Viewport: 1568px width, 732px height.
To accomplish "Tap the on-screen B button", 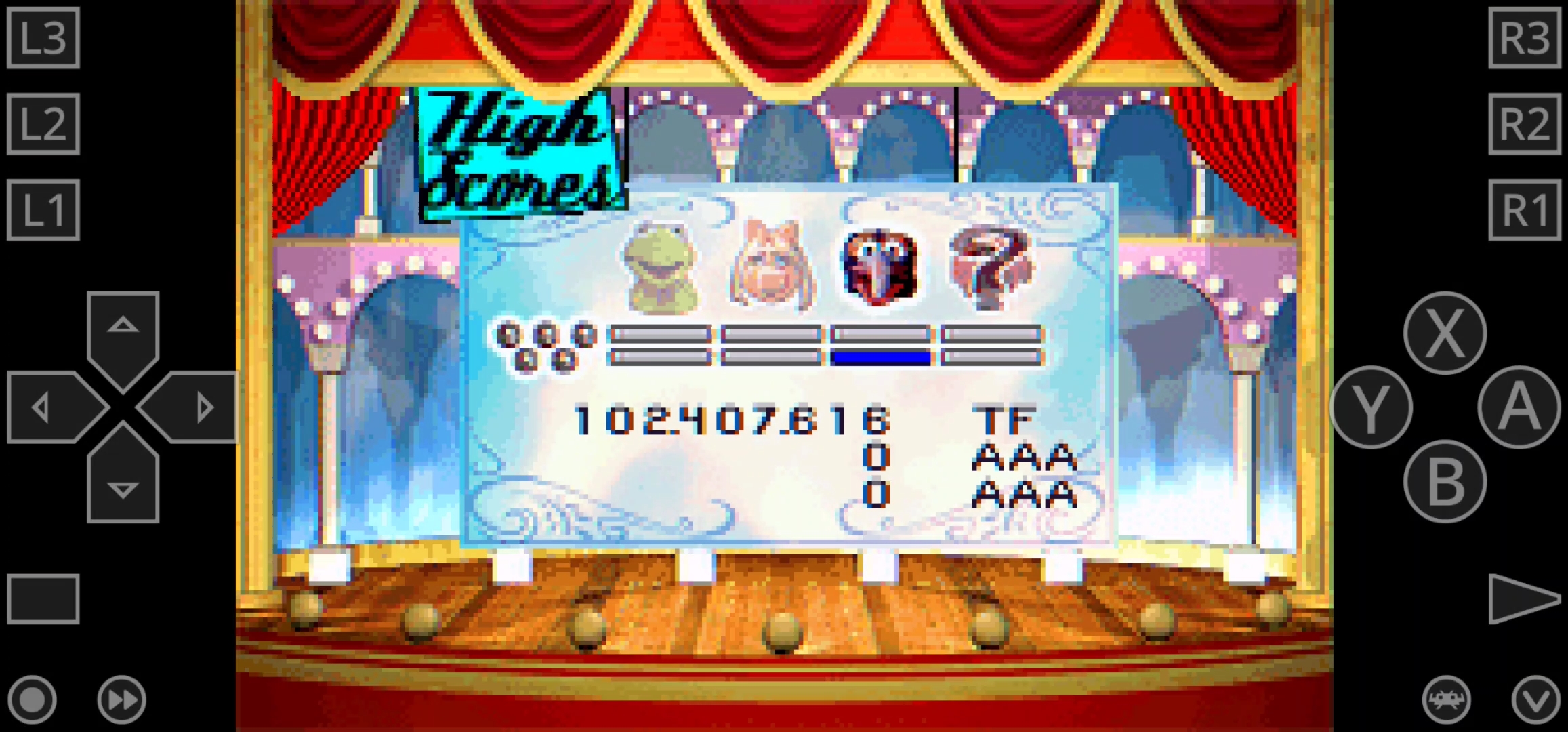I will point(1445,481).
